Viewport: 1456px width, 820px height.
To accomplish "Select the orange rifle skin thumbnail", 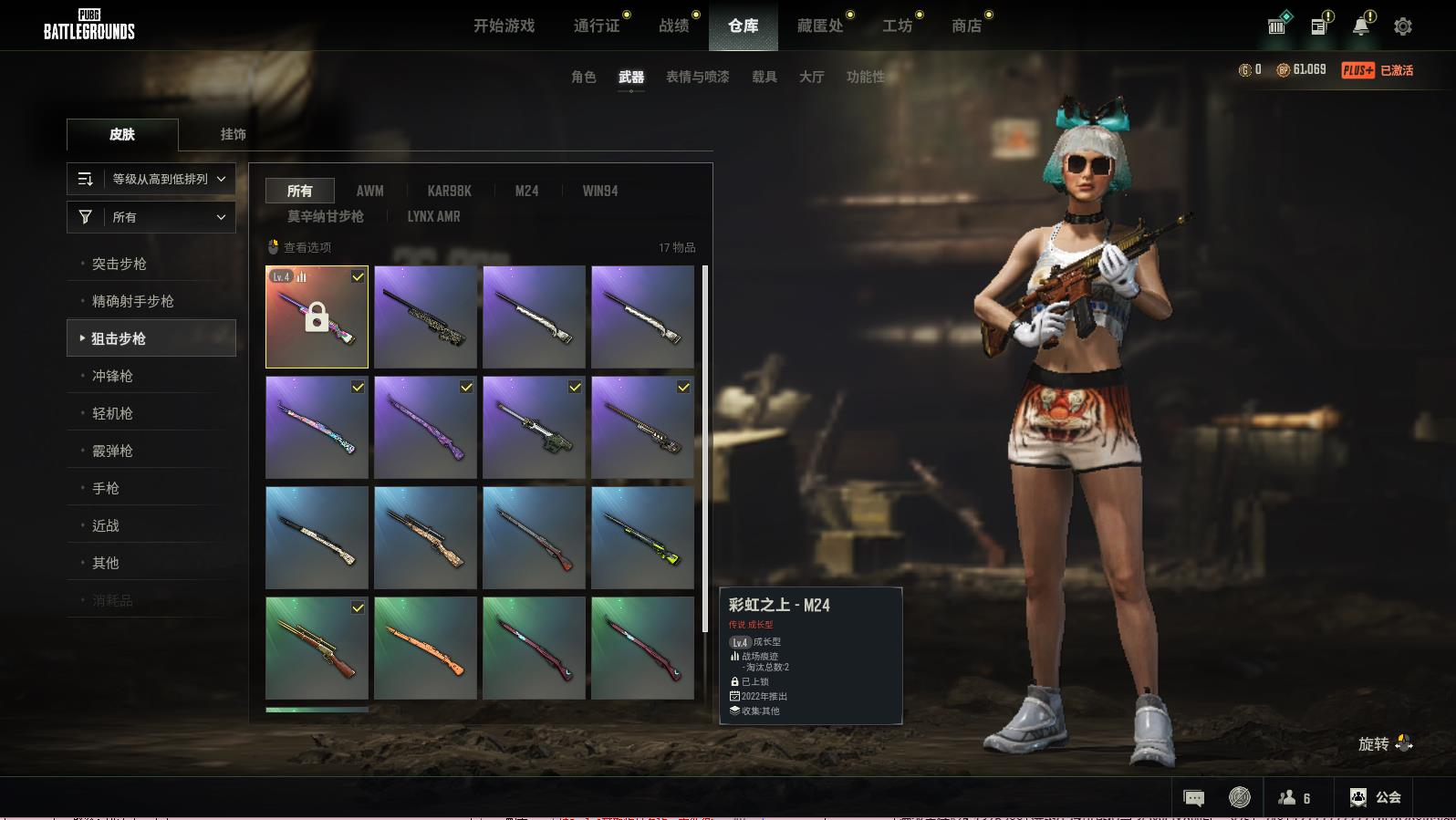I will pos(425,648).
